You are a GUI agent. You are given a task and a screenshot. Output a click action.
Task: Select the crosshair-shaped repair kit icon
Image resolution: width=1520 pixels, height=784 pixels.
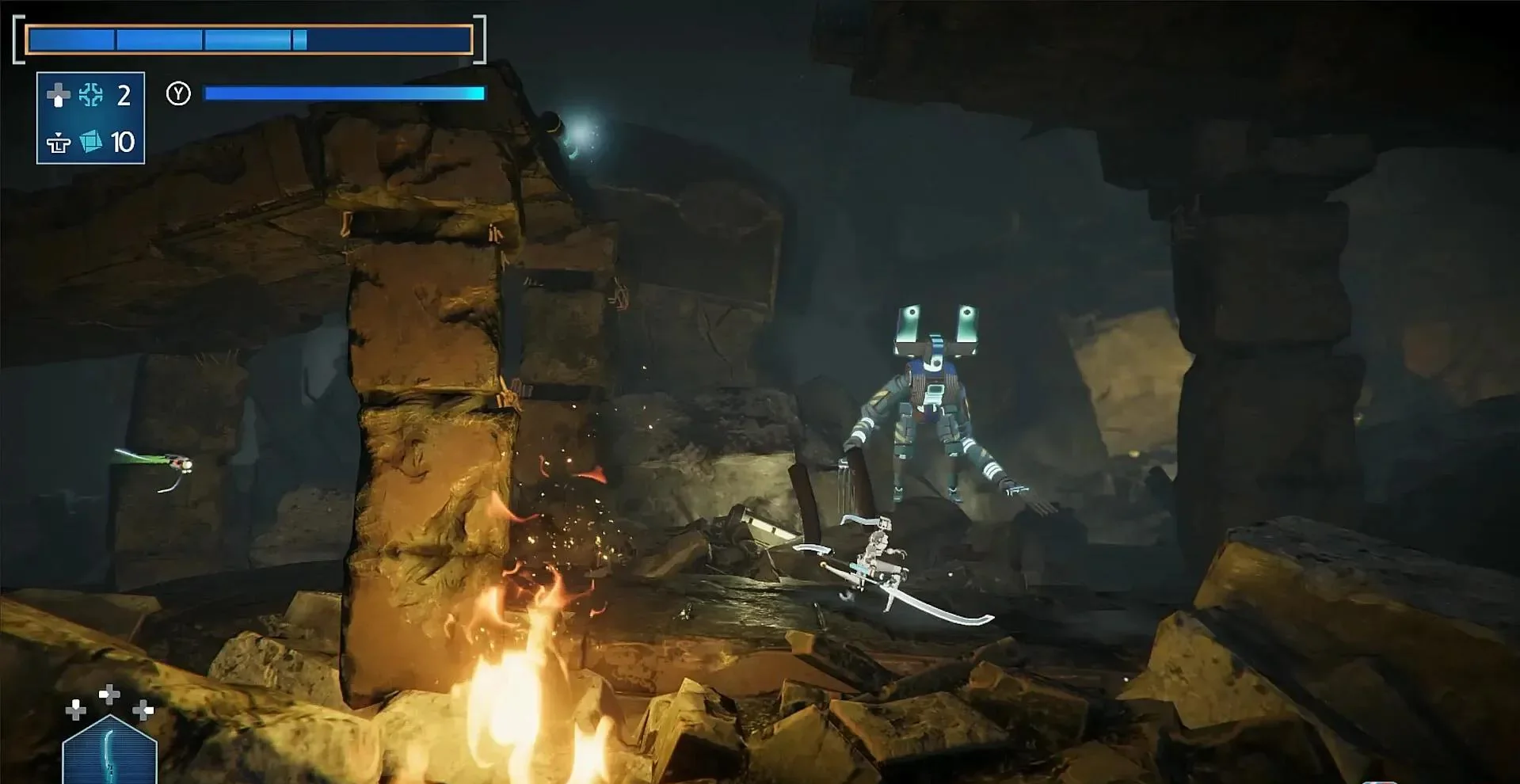[x=91, y=96]
